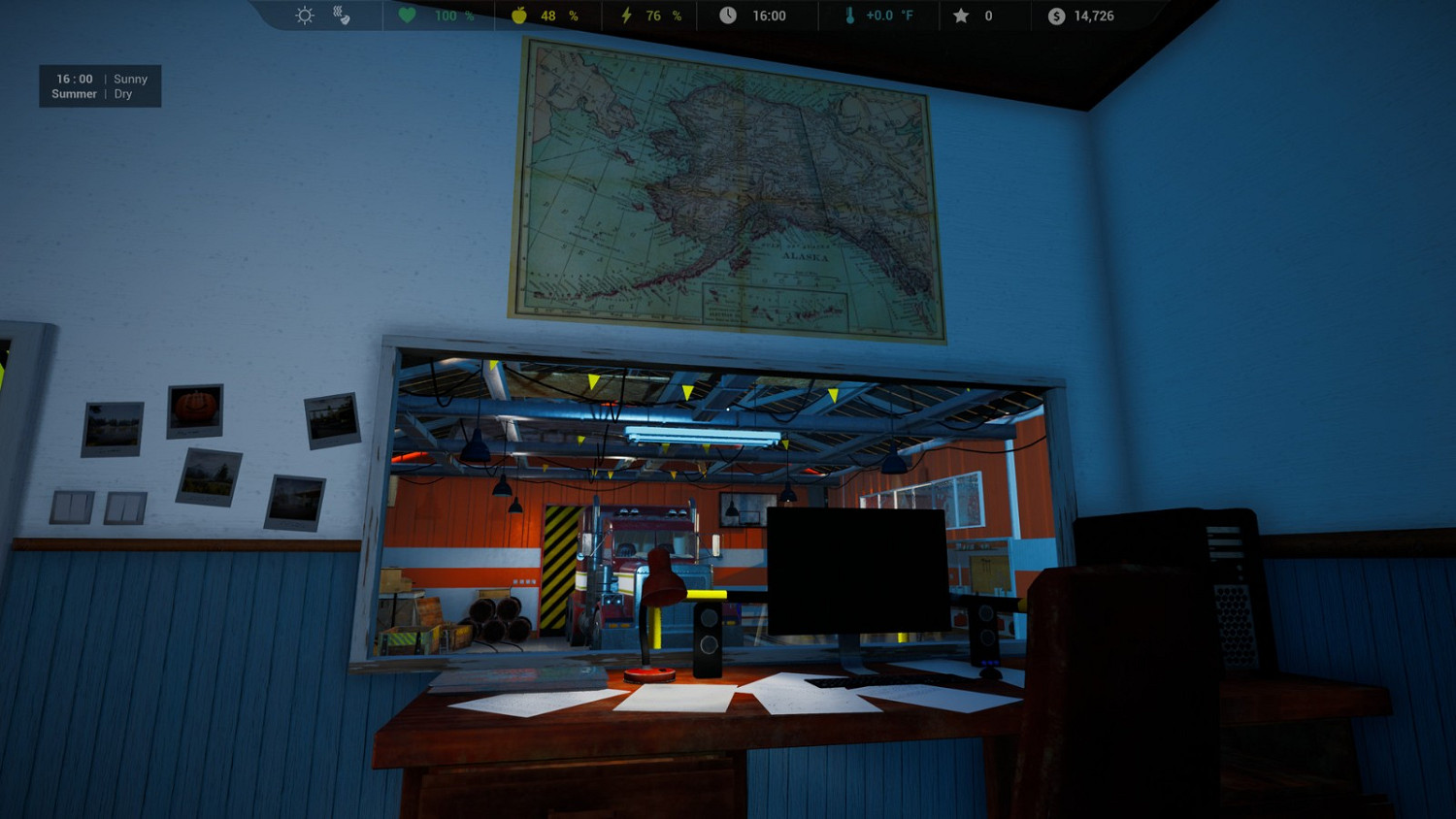Click the sunny weather icon in the HUD
Screen dimensions: 1456x819
pyautogui.click(x=304, y=15)
